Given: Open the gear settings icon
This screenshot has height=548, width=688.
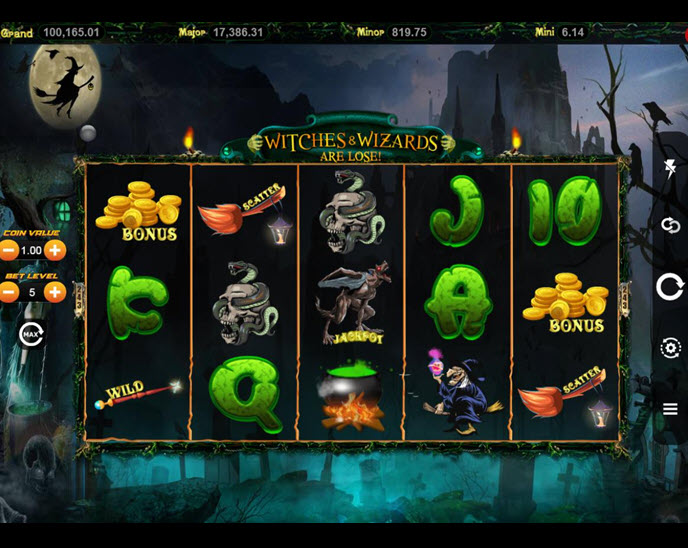Looking at the screenshot, I should pyautogui.click(x=670, y=348).
